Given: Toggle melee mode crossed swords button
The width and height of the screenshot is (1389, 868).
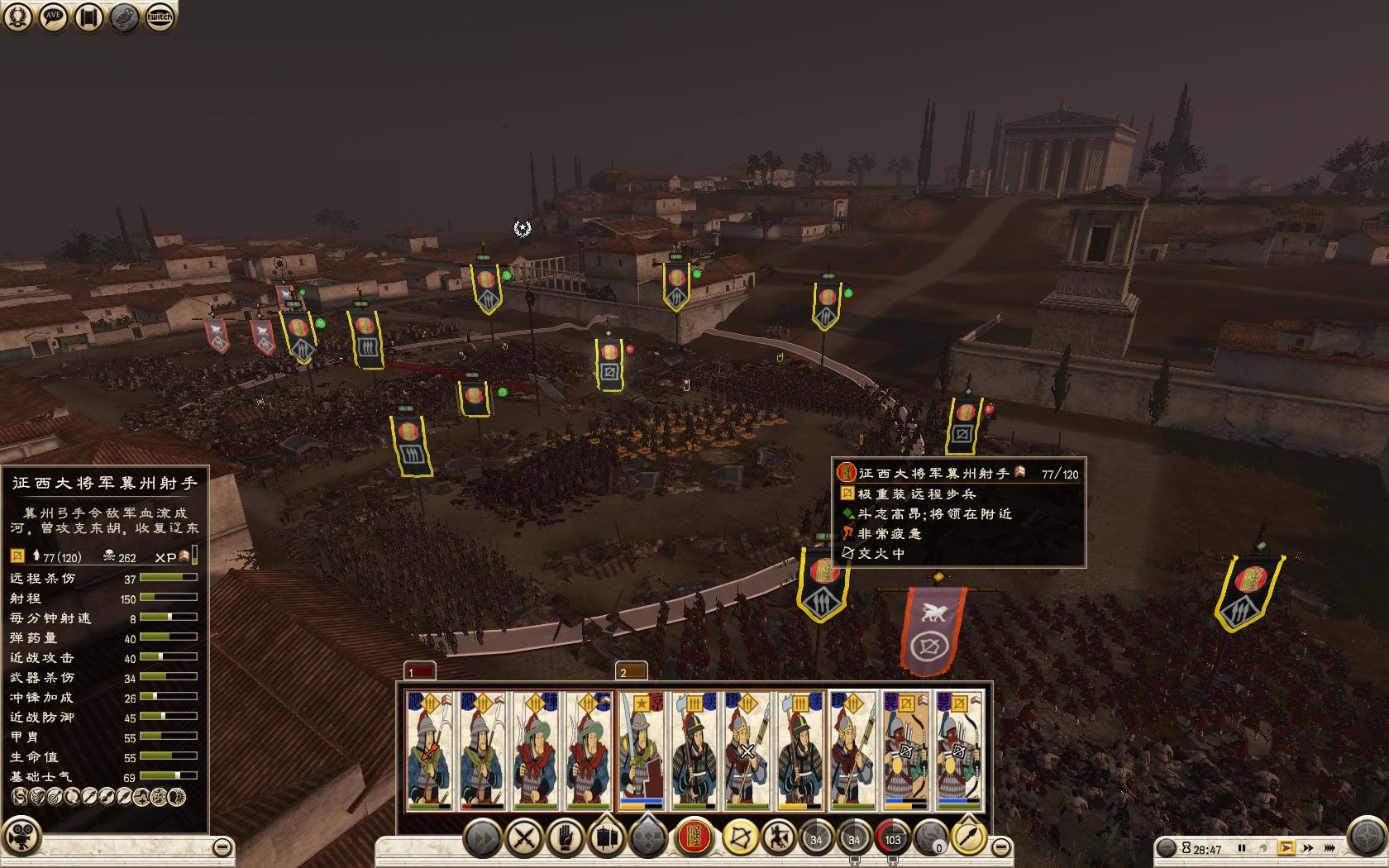Looking at the screenshot, I should pos(524,839).
